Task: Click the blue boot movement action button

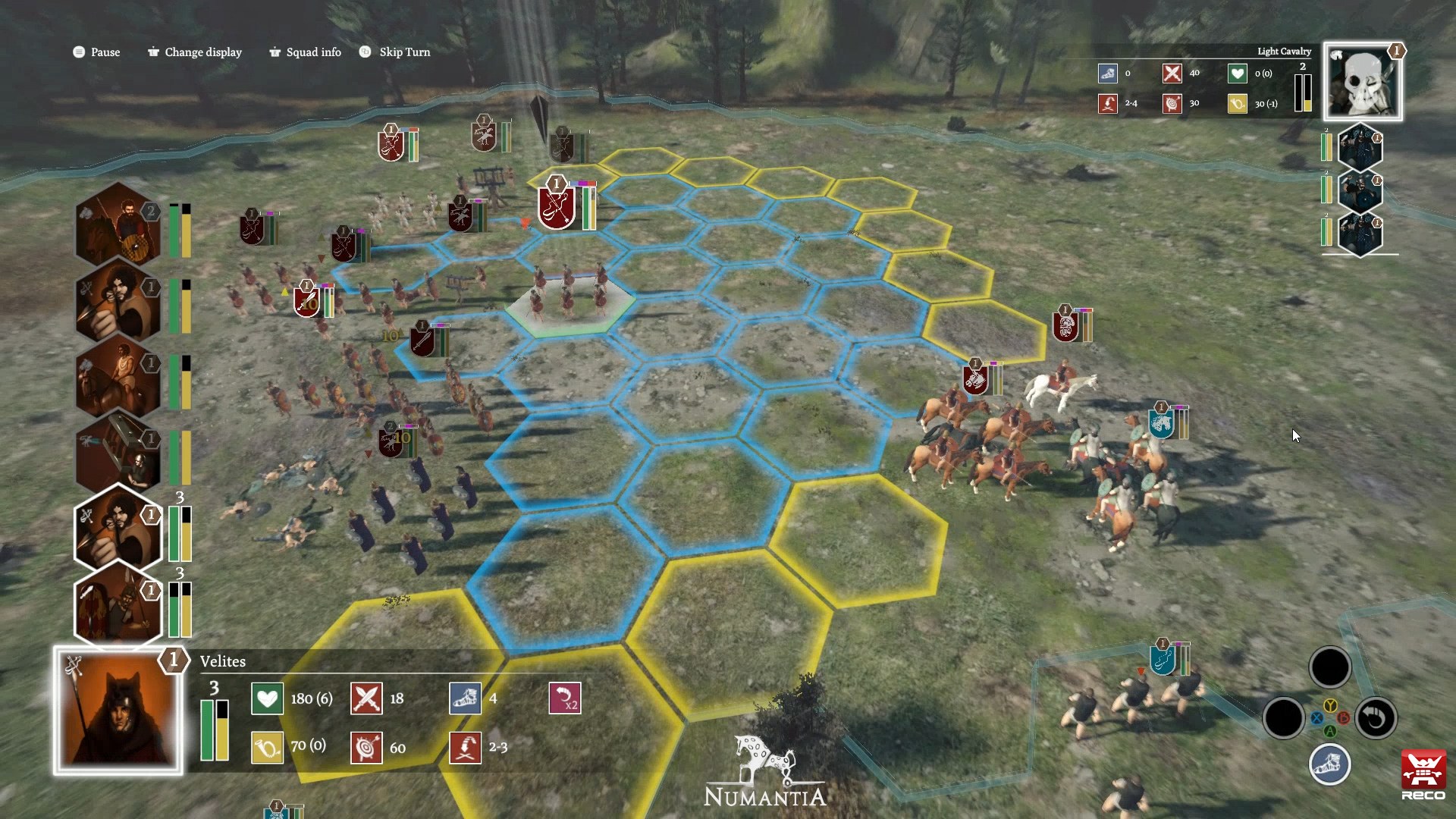Action: tap(1329, 765)
